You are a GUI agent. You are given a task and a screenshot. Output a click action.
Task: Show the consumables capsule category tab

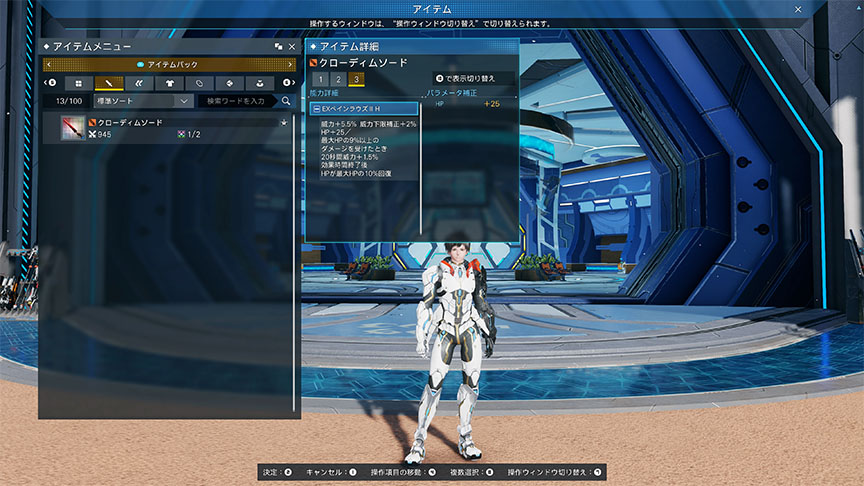pyautogui.click(x=200, y=83)
